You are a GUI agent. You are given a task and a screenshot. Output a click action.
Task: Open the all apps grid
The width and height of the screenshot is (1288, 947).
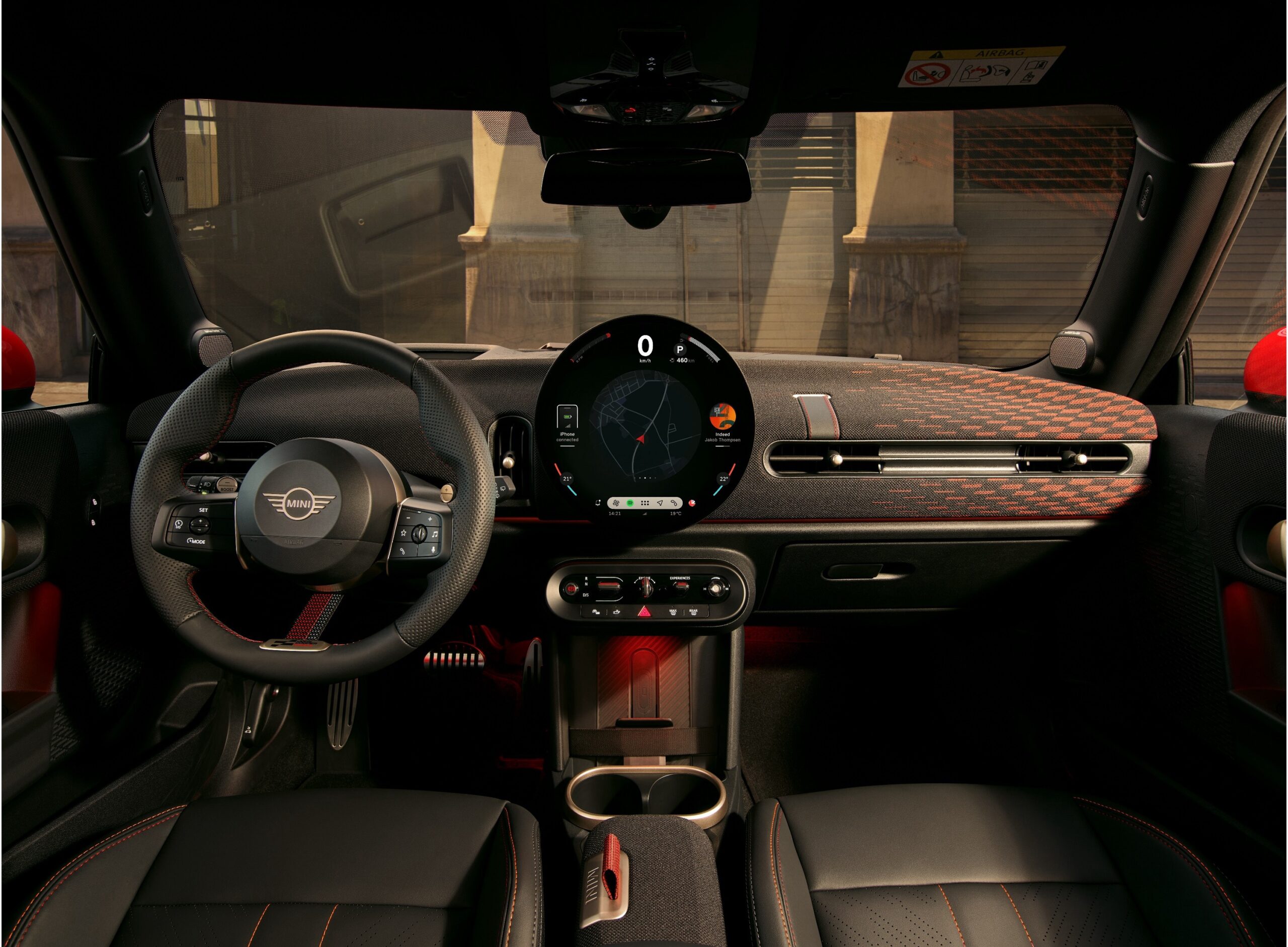point(645,503)
